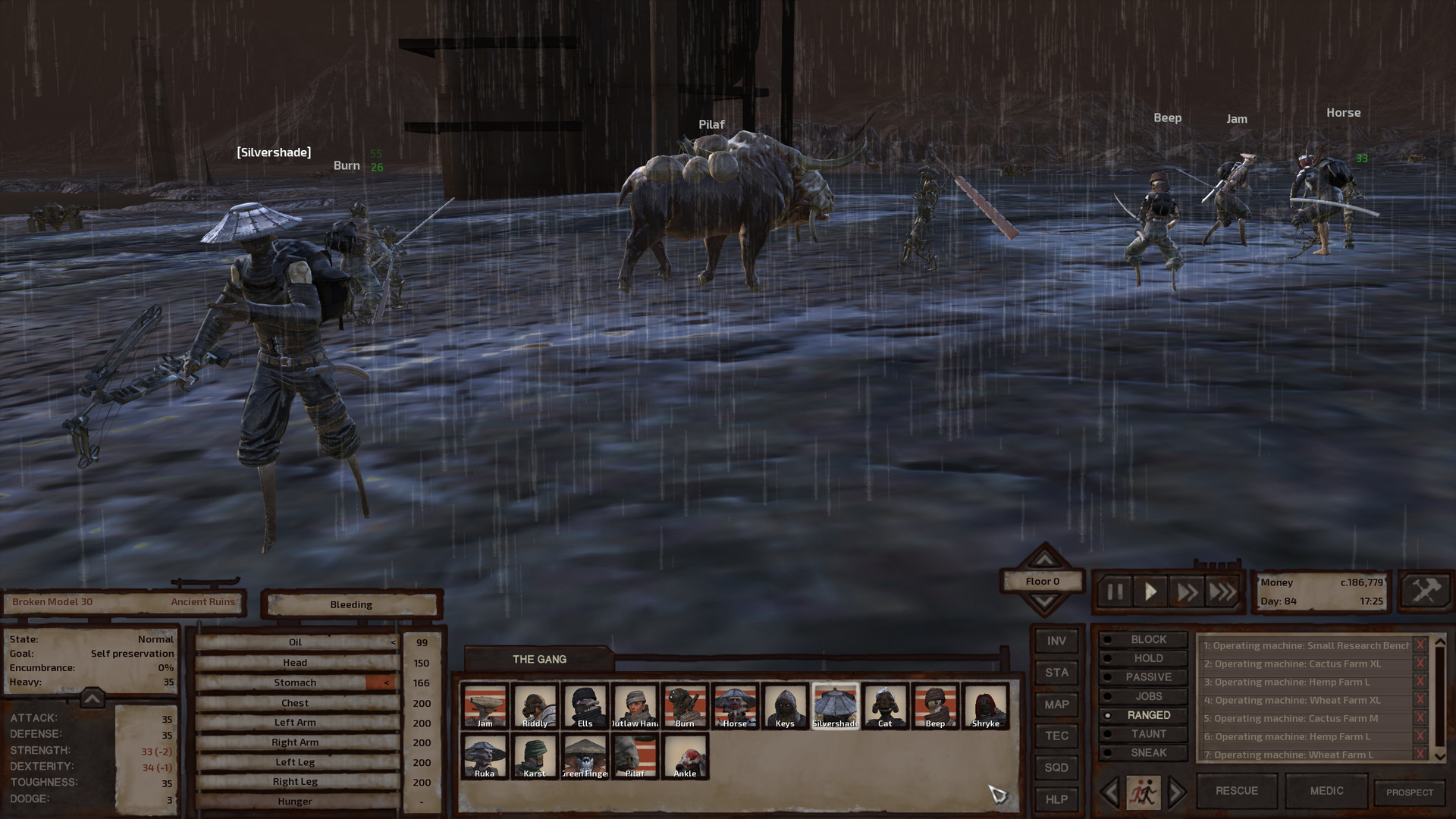Enable the BLOCK combat stance

pos(1144,639)
